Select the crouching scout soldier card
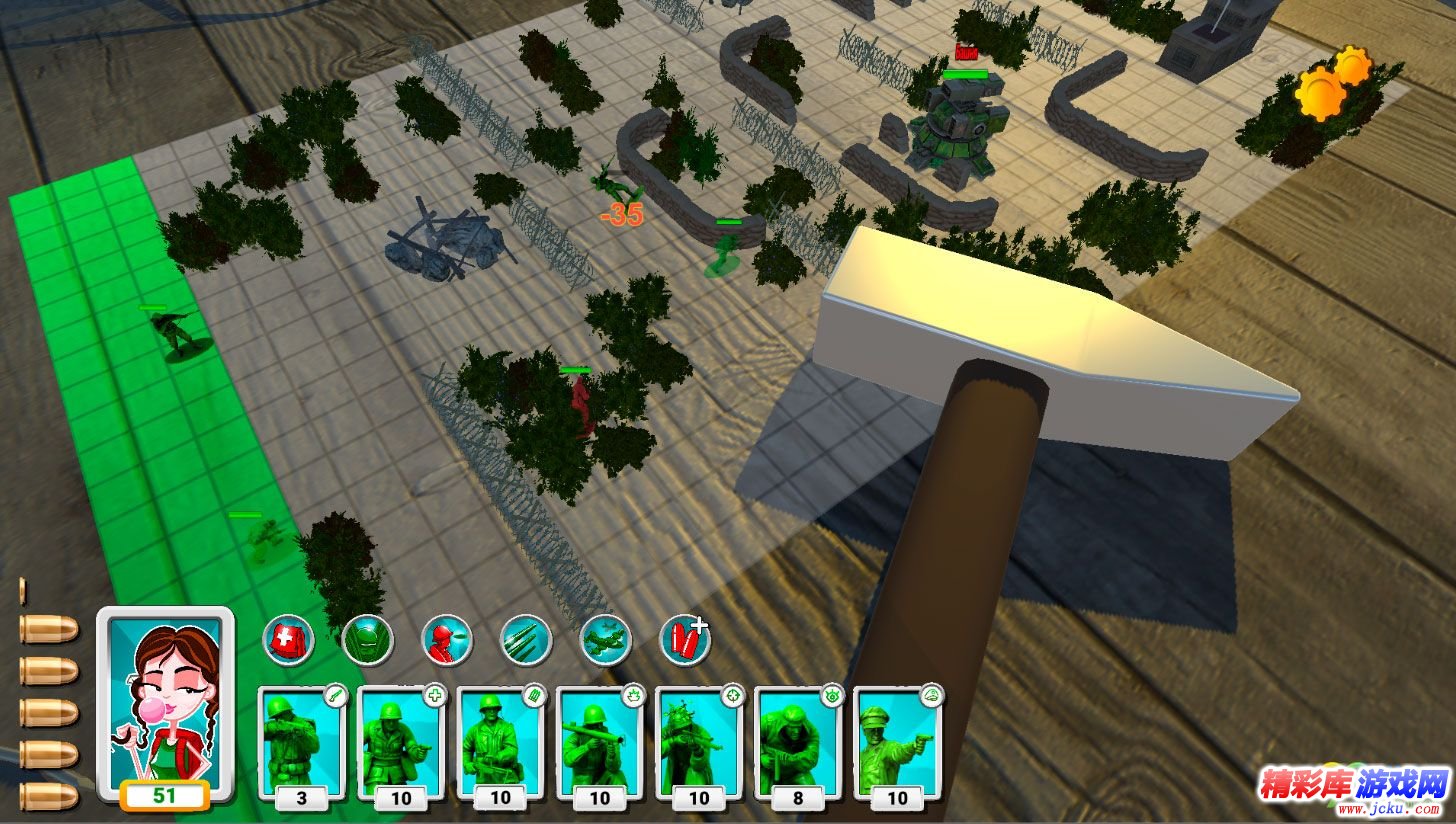Screen dimensions: 1456x824 [797, 741]
